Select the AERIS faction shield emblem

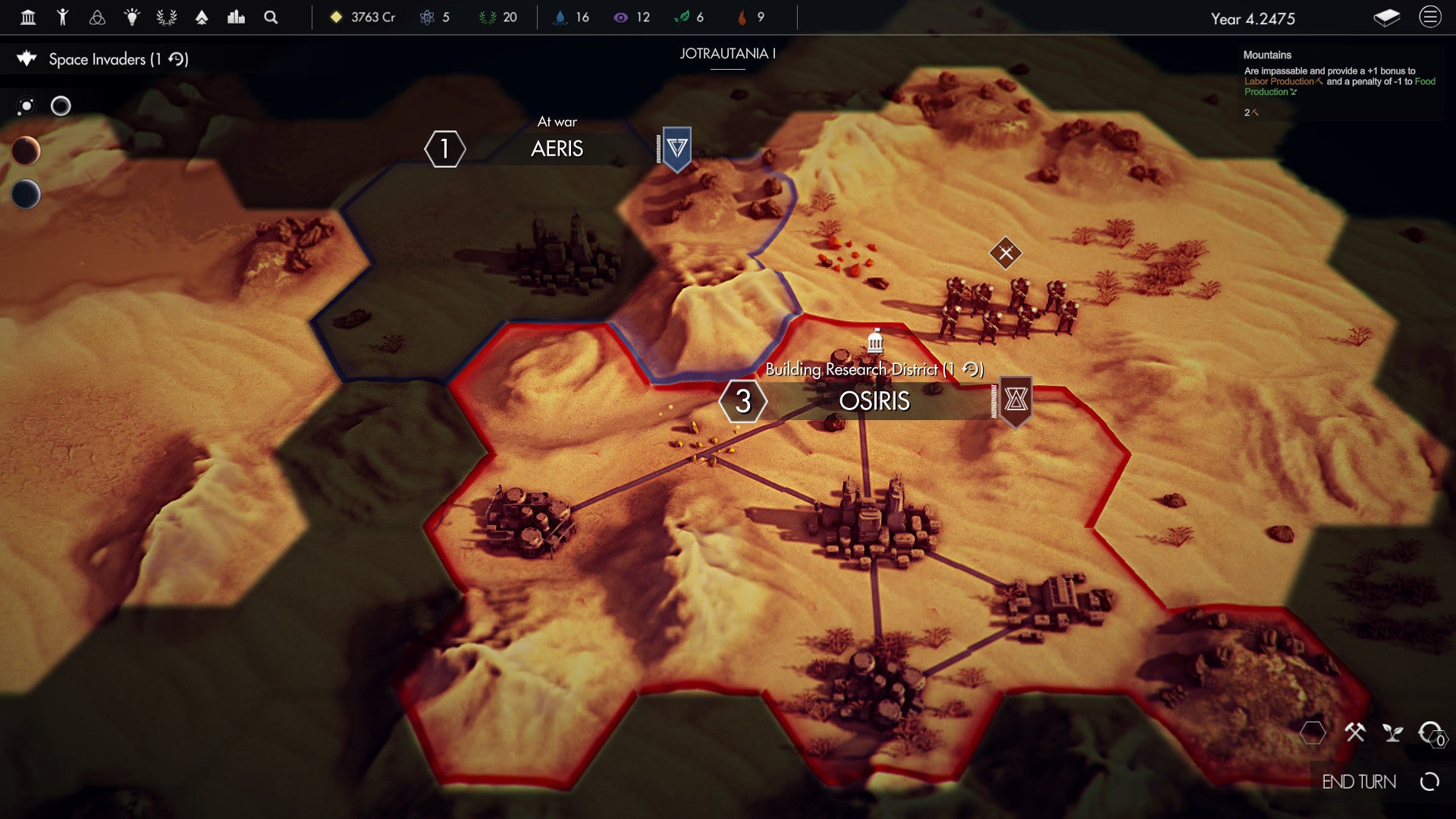coord(674,151)
